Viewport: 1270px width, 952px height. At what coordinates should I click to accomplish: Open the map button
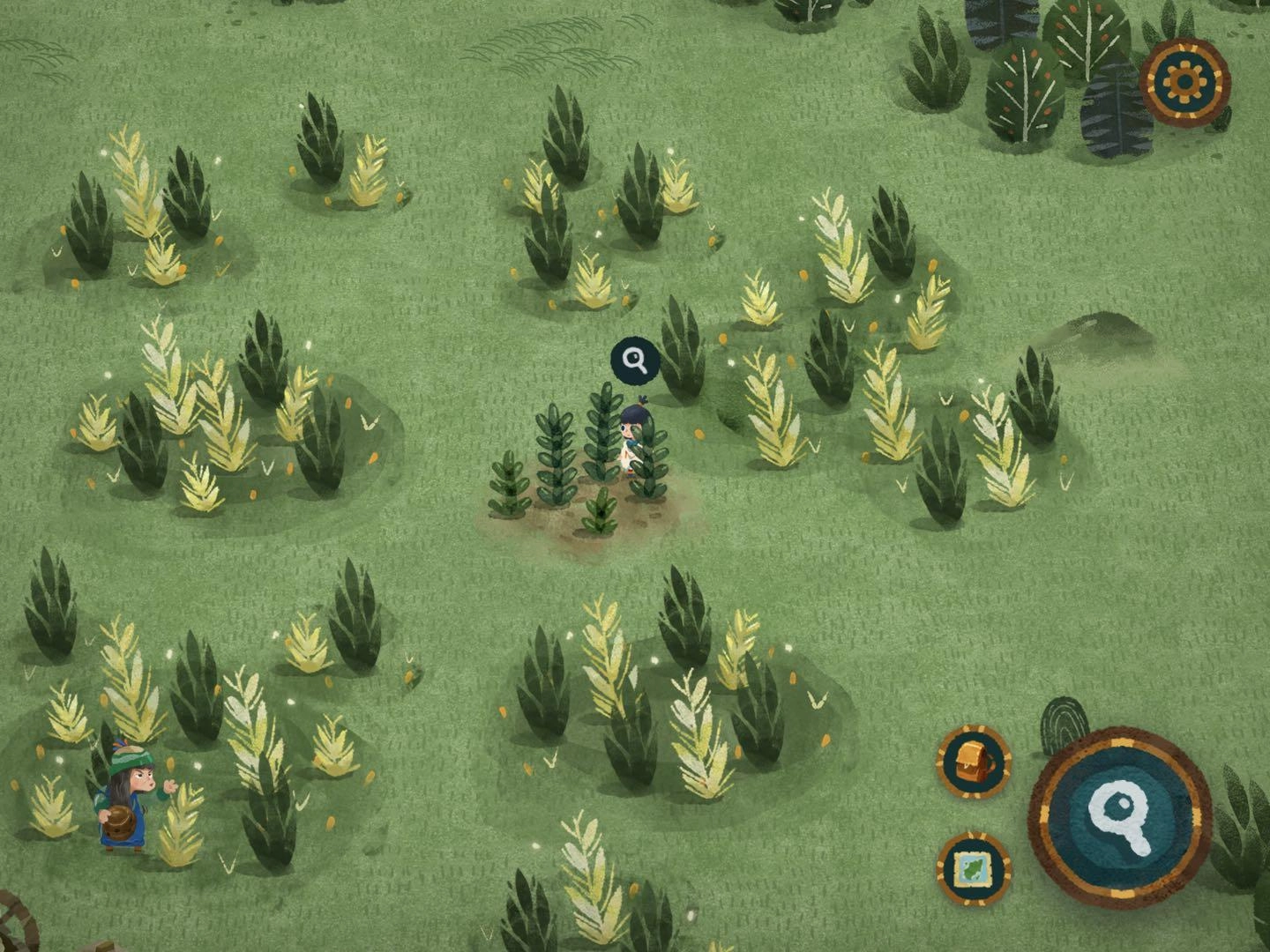(x=974, y=868)
